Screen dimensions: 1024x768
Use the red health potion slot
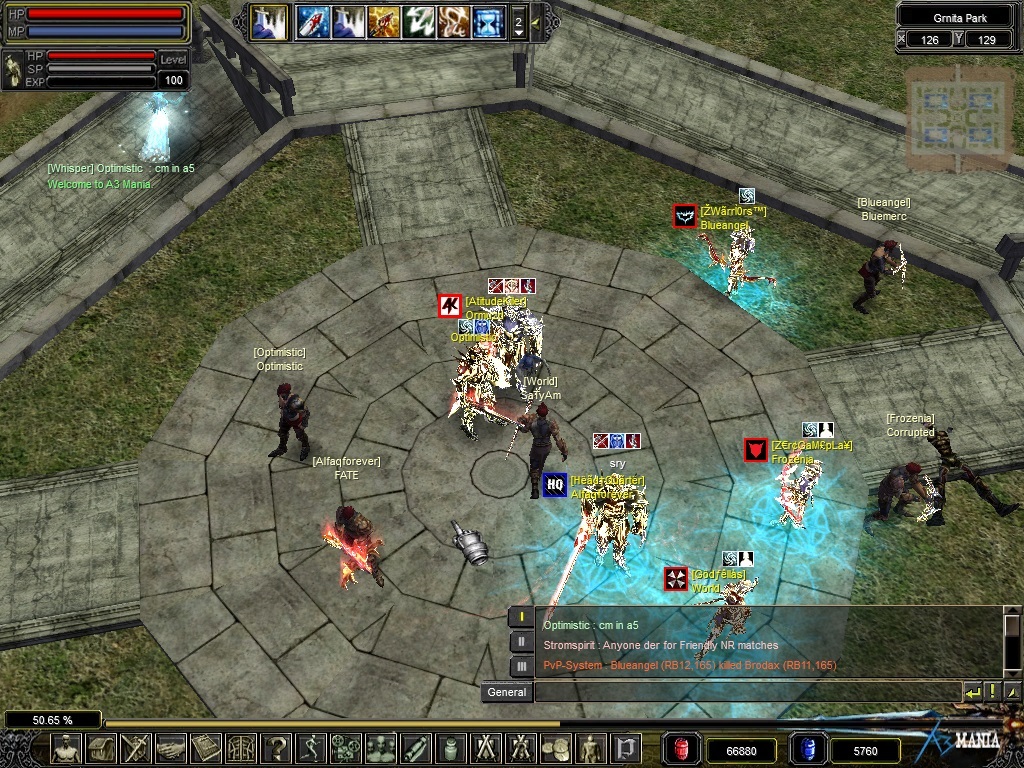[681, 749]
